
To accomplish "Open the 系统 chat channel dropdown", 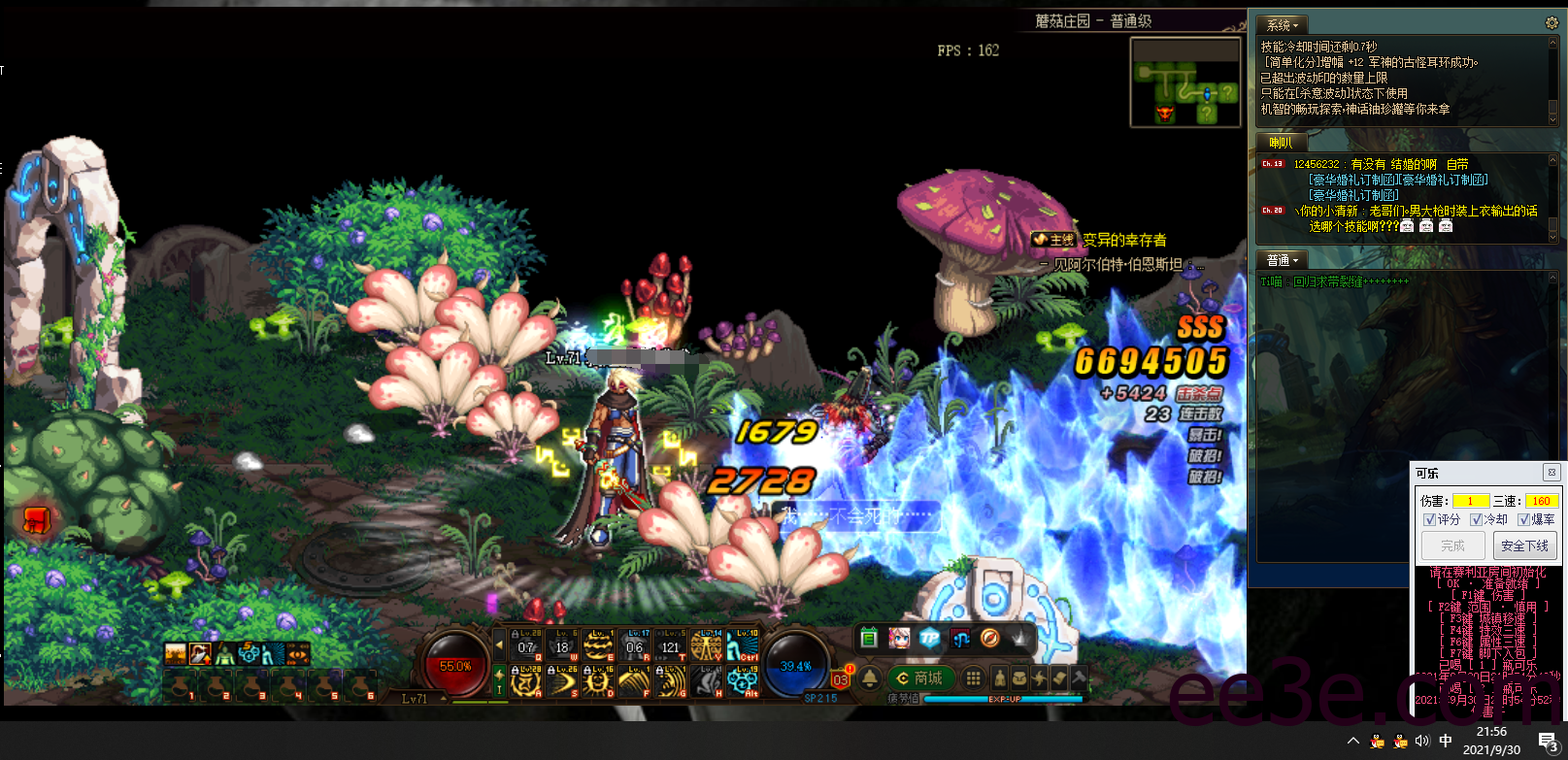I will click(1283, 25).
